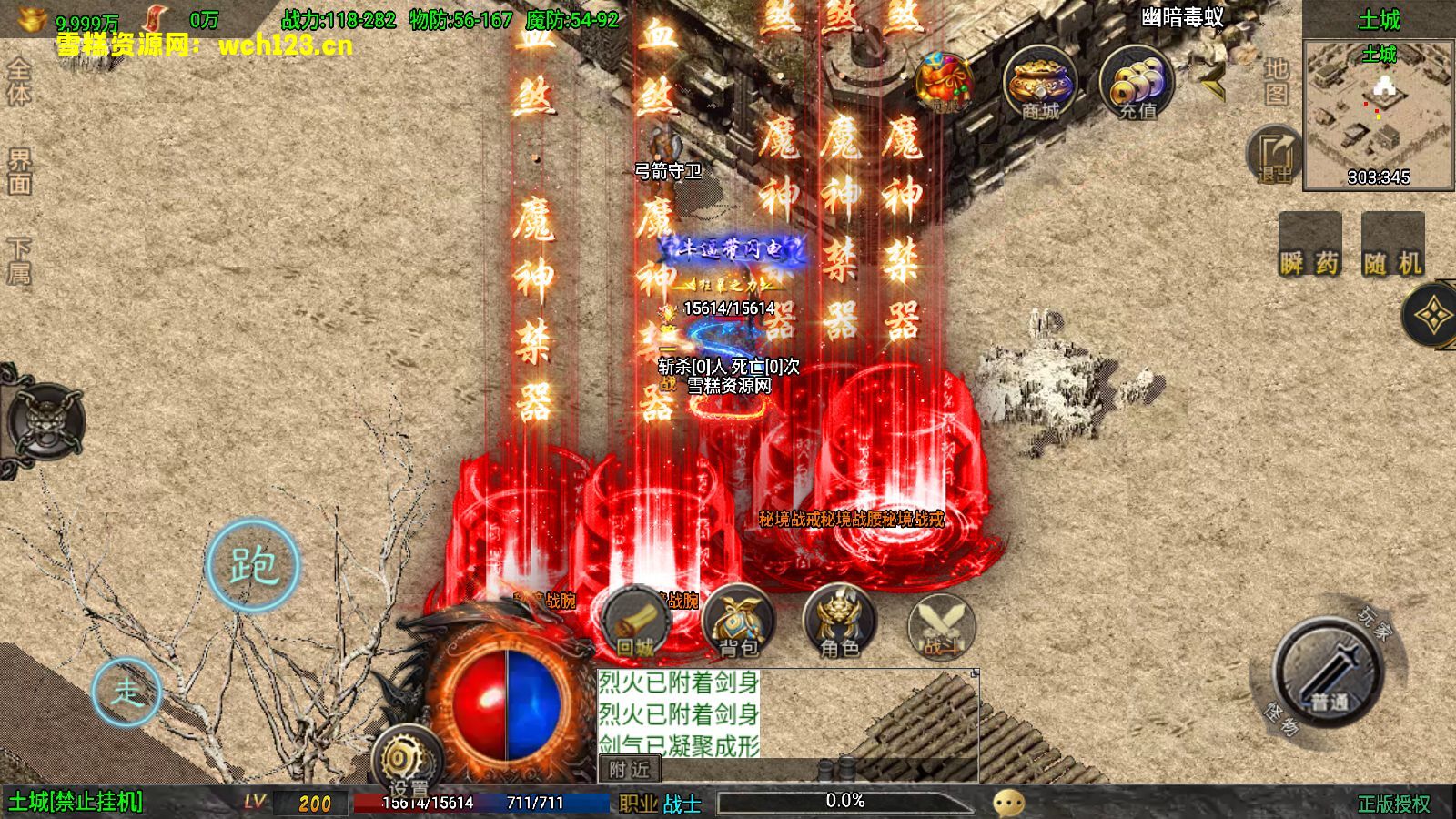Open the yellow chat bubble icon
The width and height of the screenshot is (1456, 819).
[1008, 803]
